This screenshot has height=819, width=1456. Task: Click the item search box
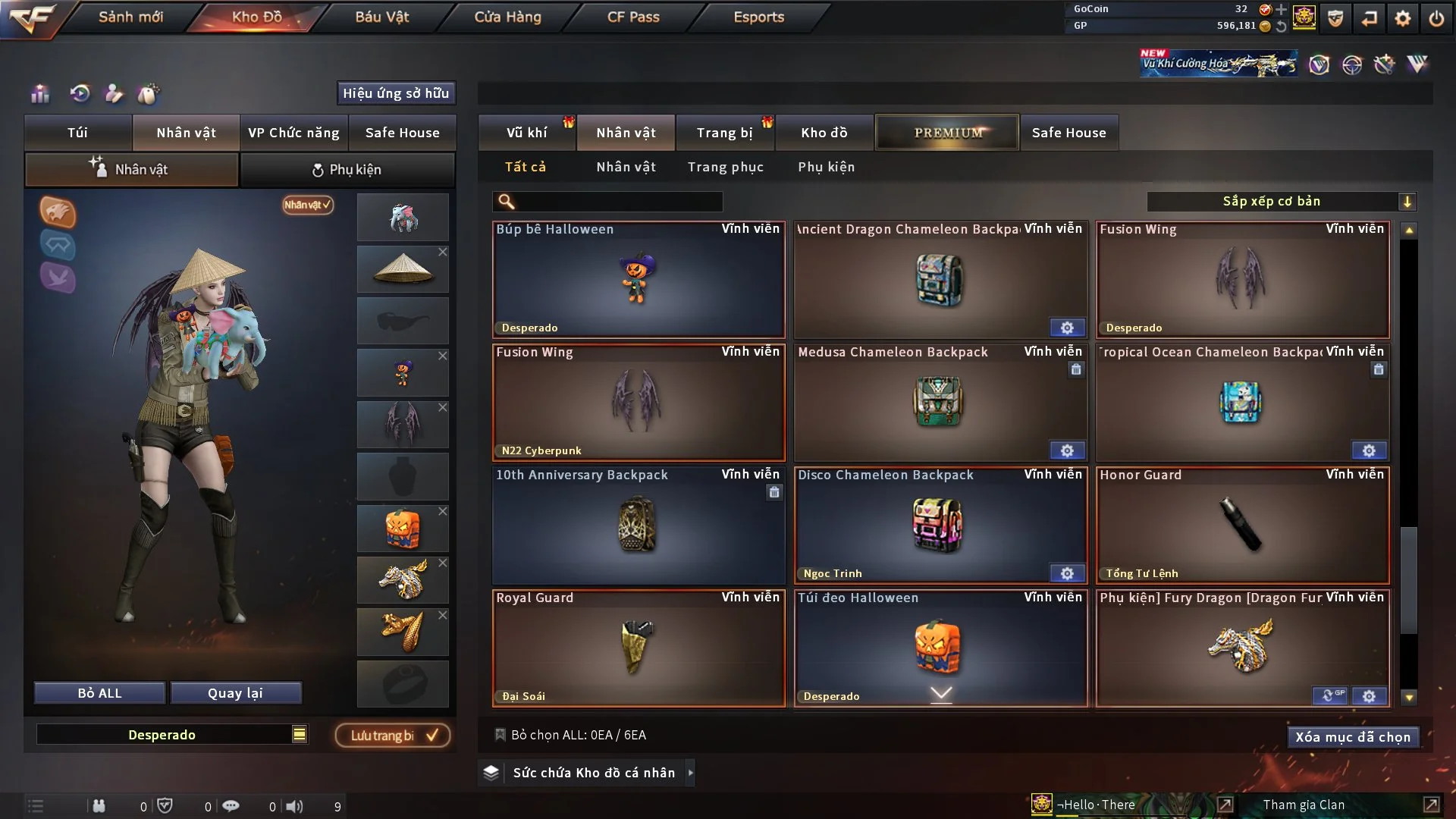pyautogui.click(x=618, y=202)
